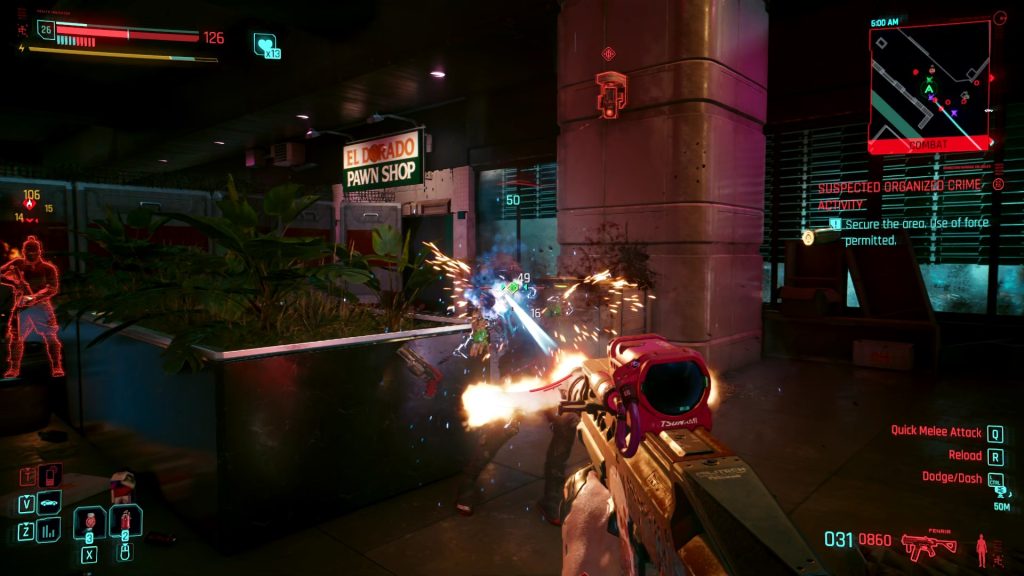Click the green player arrow on the minimap
The width and height of the screenshot is (1024, 576).
pyautogui.click(x=929, y=88)
